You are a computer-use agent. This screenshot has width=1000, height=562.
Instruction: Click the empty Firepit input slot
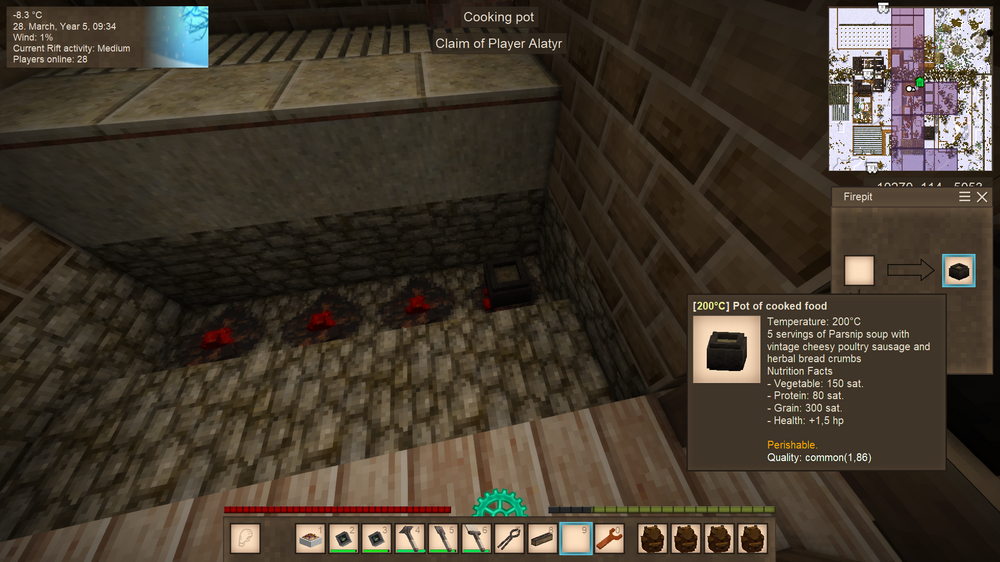point(859,270)
